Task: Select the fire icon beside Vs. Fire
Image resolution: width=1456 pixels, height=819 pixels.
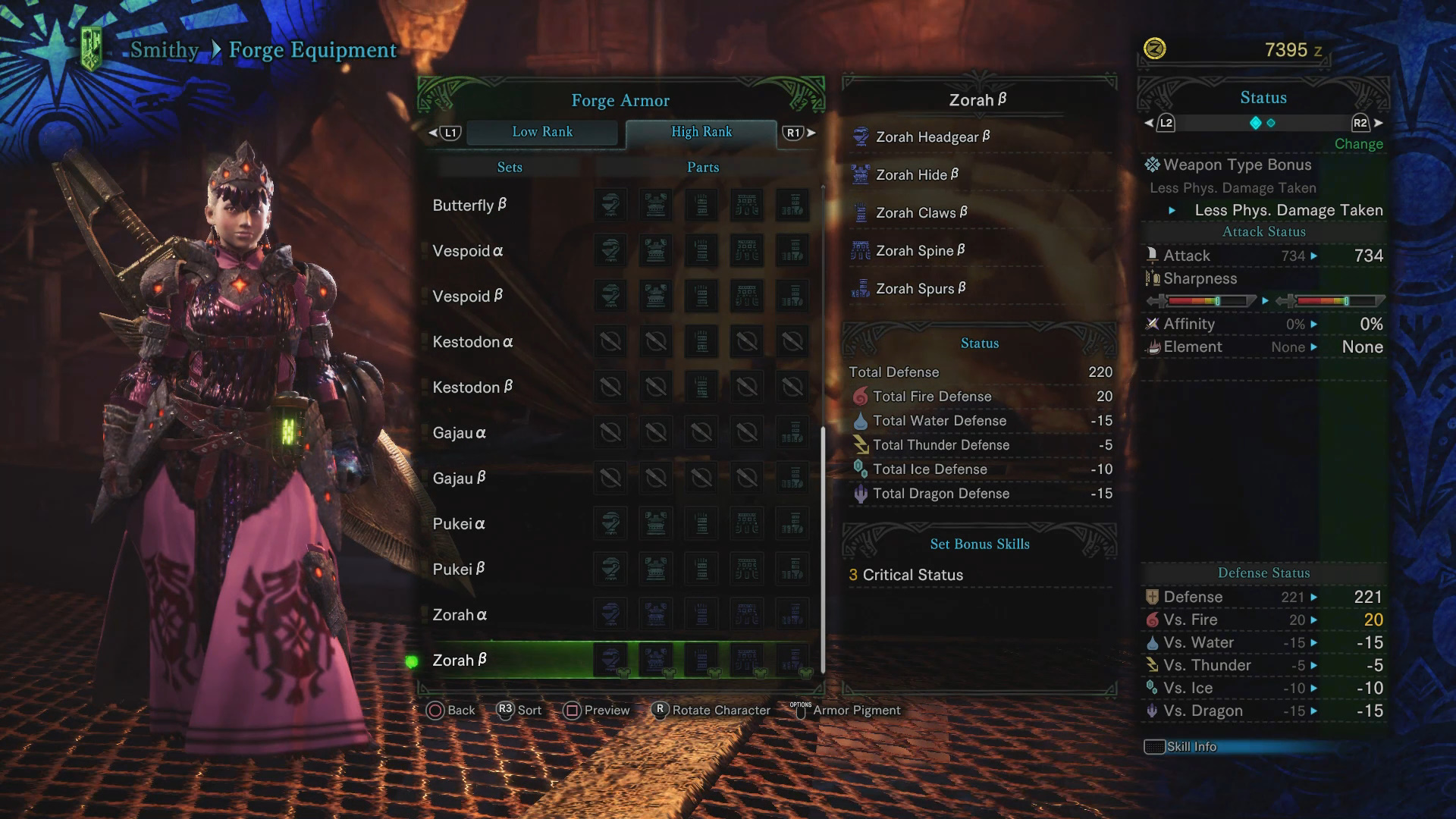Action: tap(1153, 620)
